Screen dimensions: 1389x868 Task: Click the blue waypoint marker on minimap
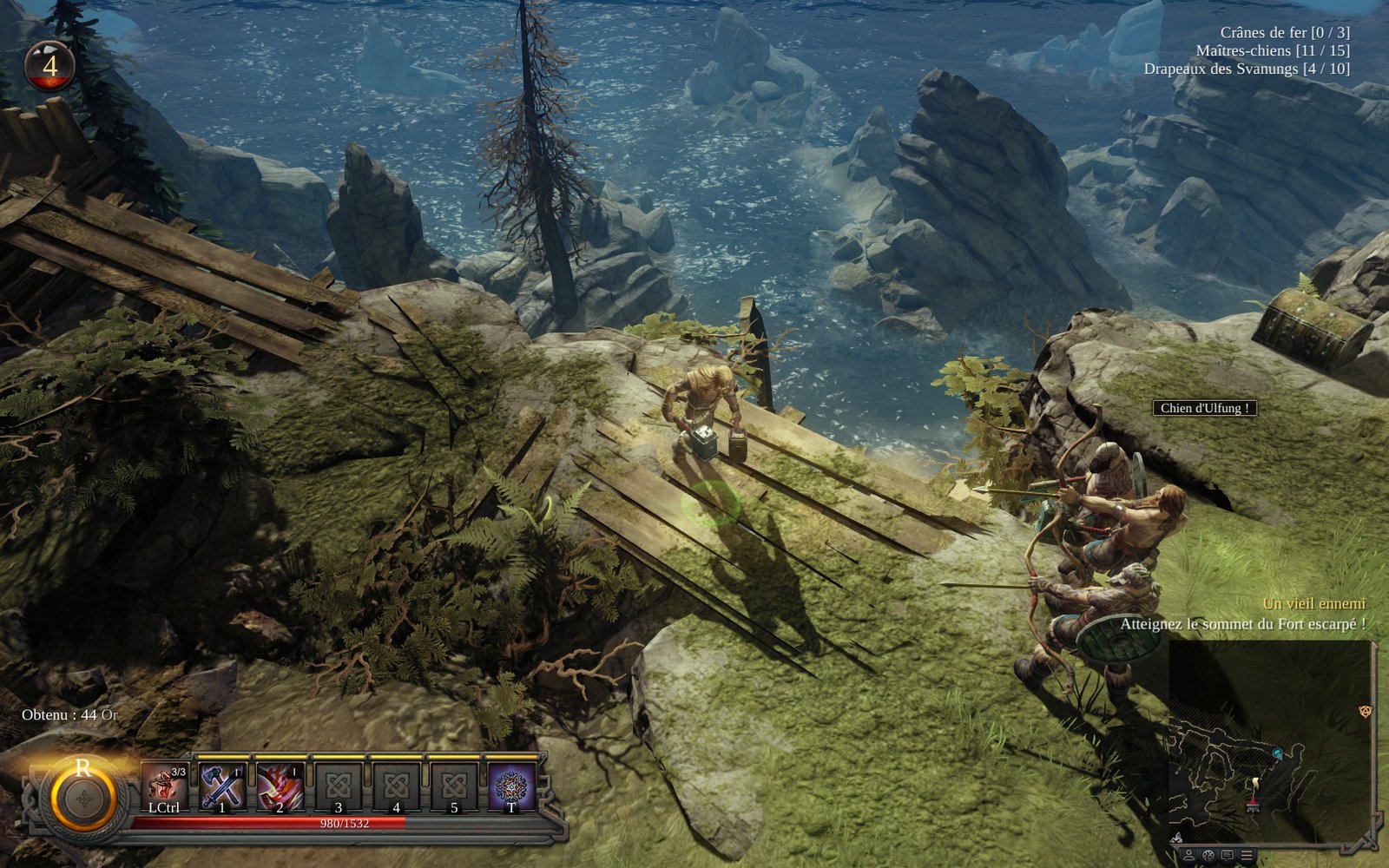tap(1278, 753)
